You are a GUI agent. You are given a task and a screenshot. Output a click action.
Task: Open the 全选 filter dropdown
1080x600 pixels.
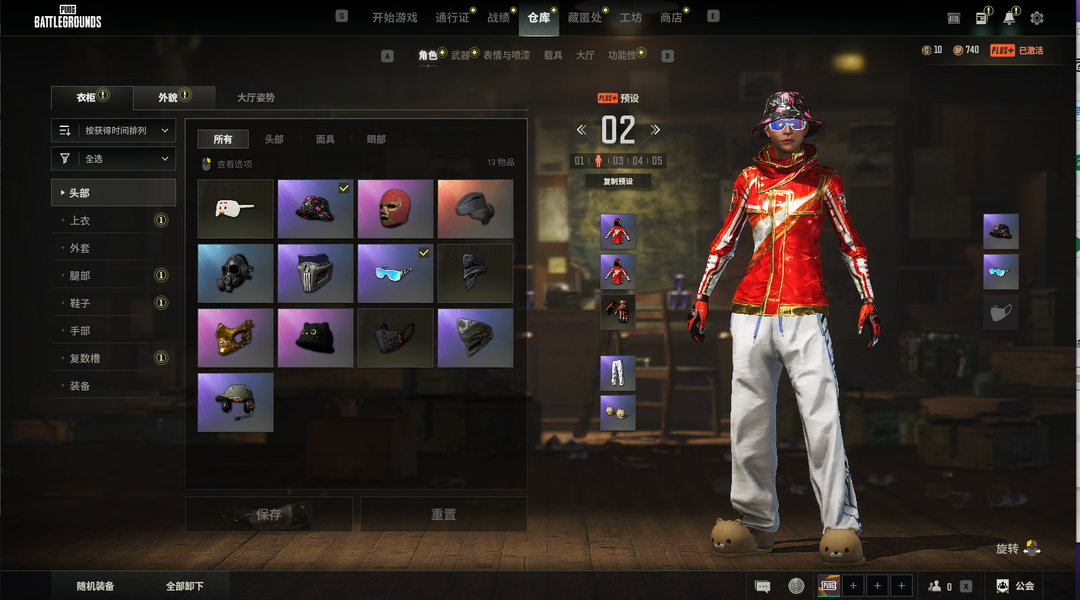point(114,158)
